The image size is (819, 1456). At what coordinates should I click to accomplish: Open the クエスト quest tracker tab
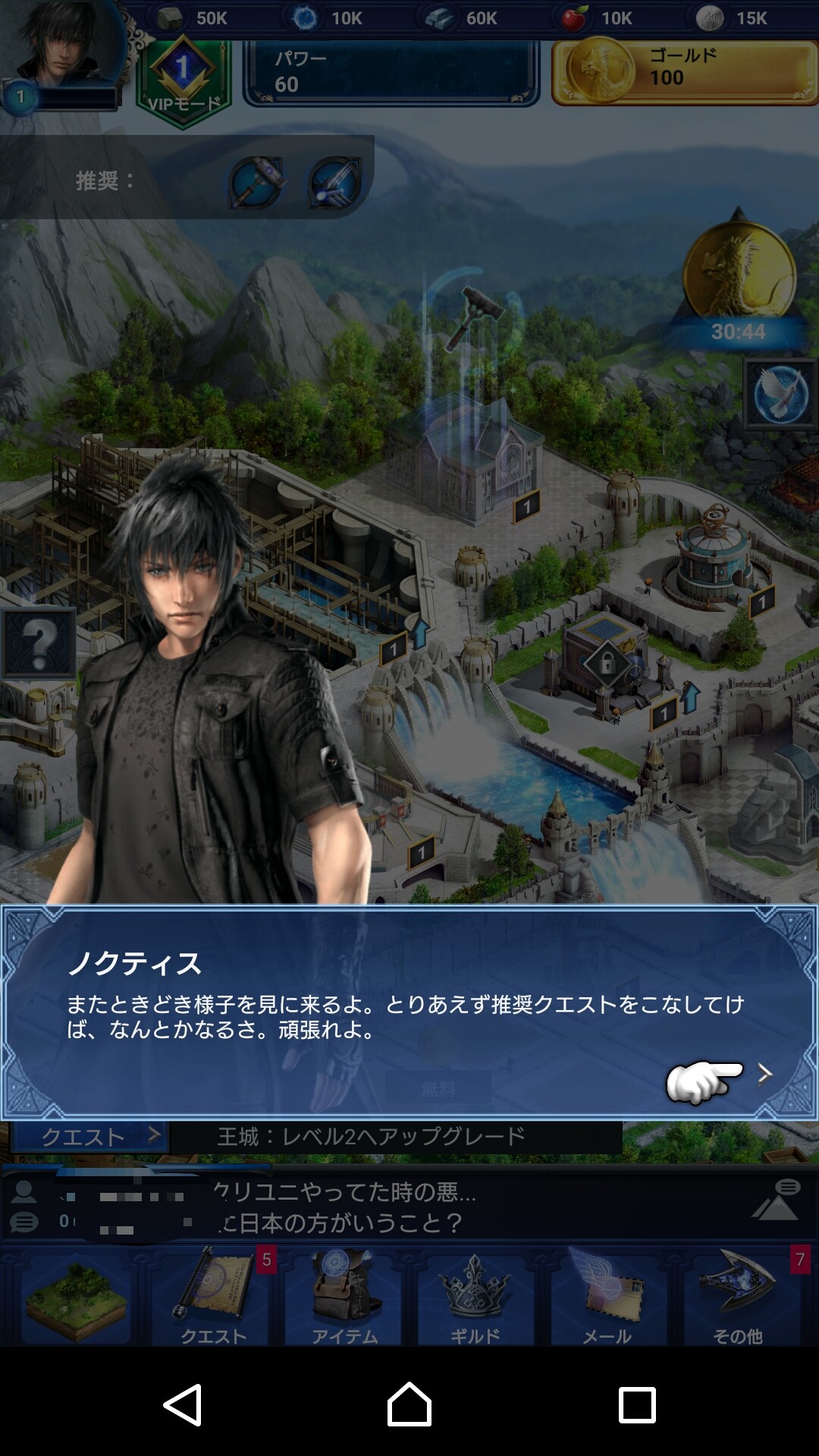pyautogui.click(x=89, y=1137)
